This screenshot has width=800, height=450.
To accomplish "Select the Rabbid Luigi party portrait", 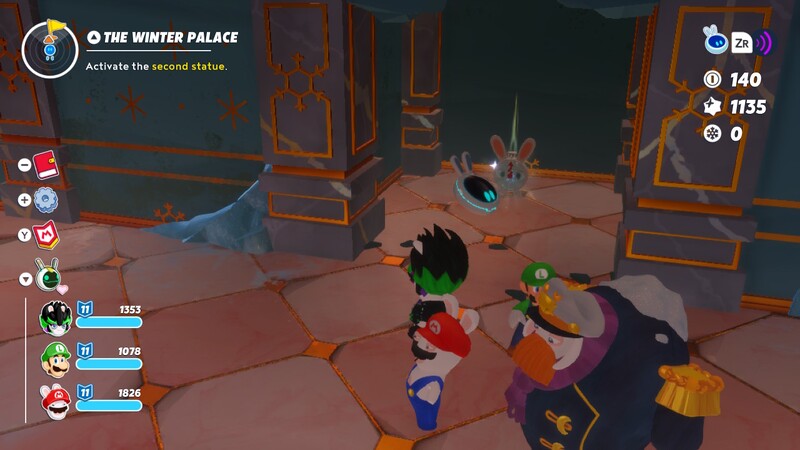I will [x=54, y=318].
